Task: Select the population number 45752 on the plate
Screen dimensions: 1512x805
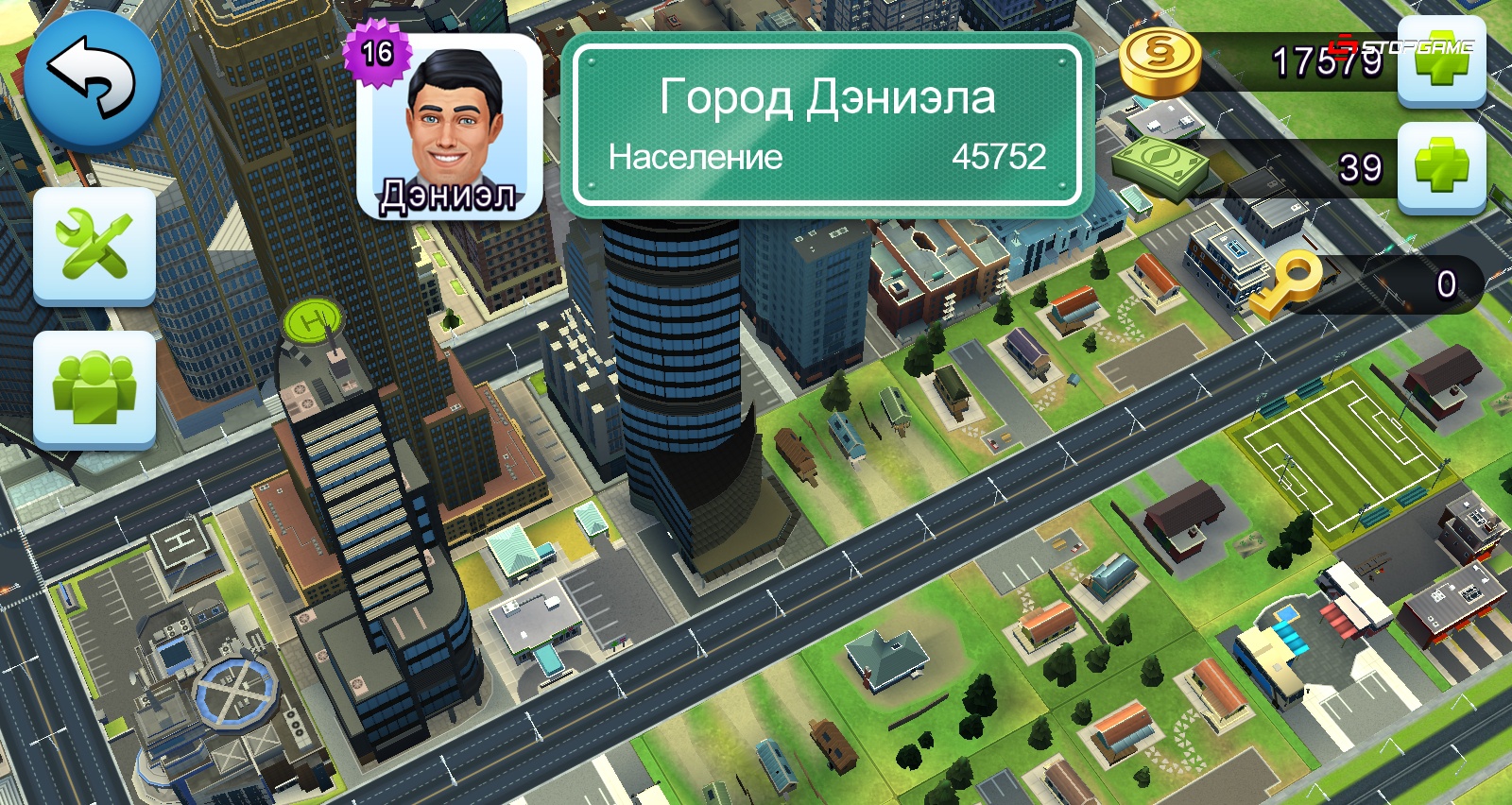Action: 1002,157
